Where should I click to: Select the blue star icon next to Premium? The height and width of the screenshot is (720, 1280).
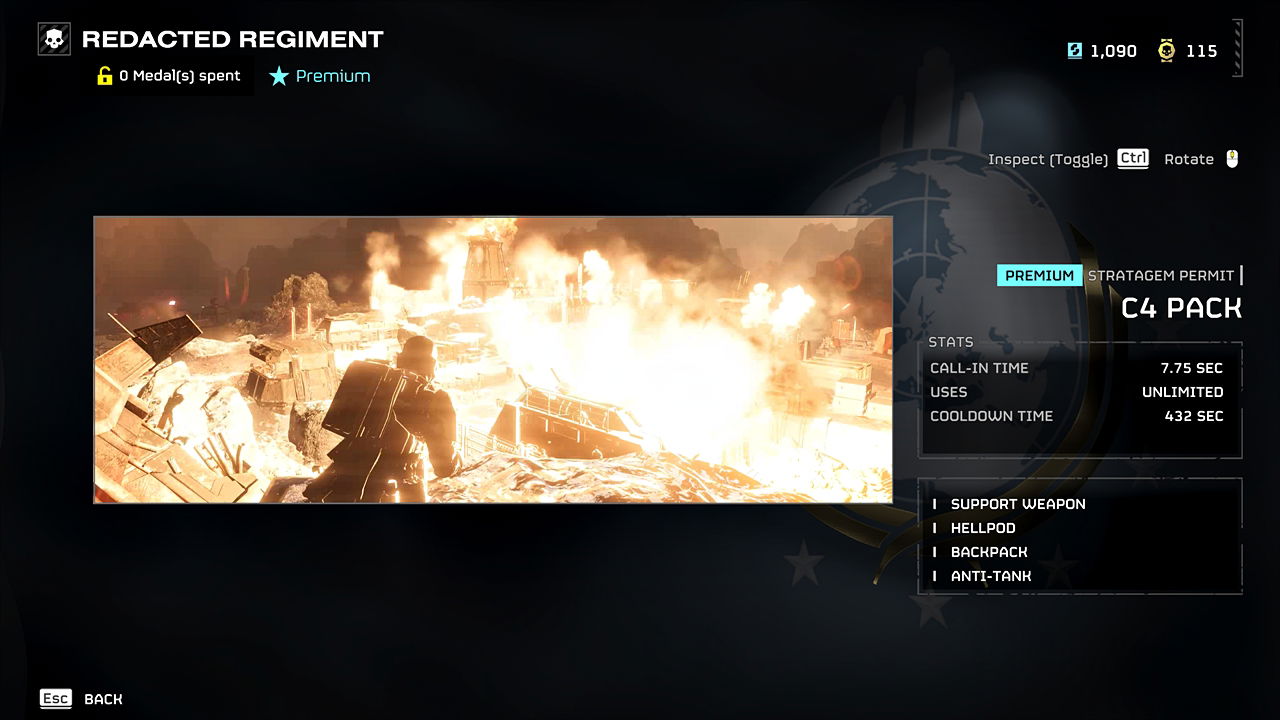(279, 75)
